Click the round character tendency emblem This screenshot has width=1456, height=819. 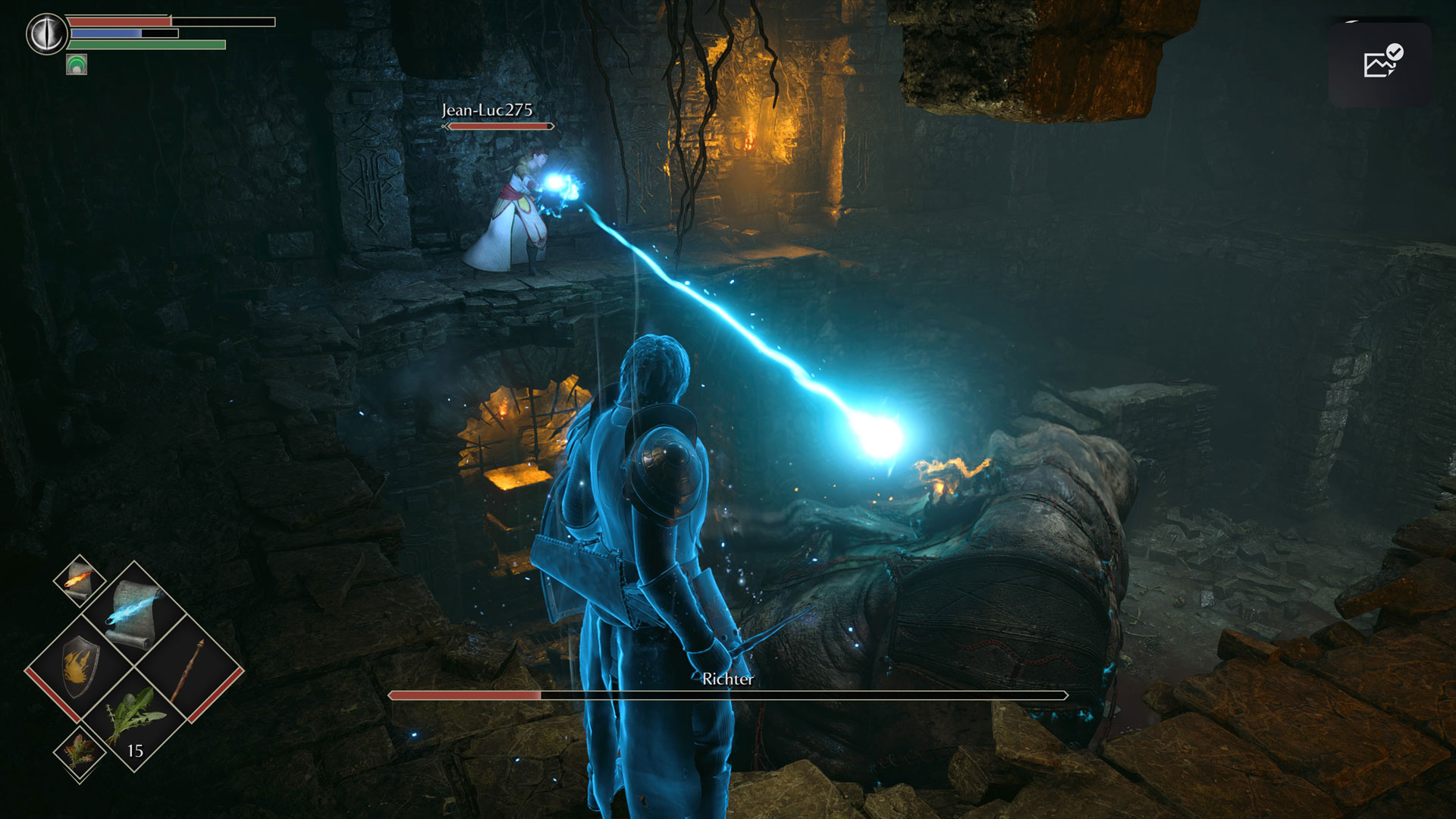click(x=46, y=34)
